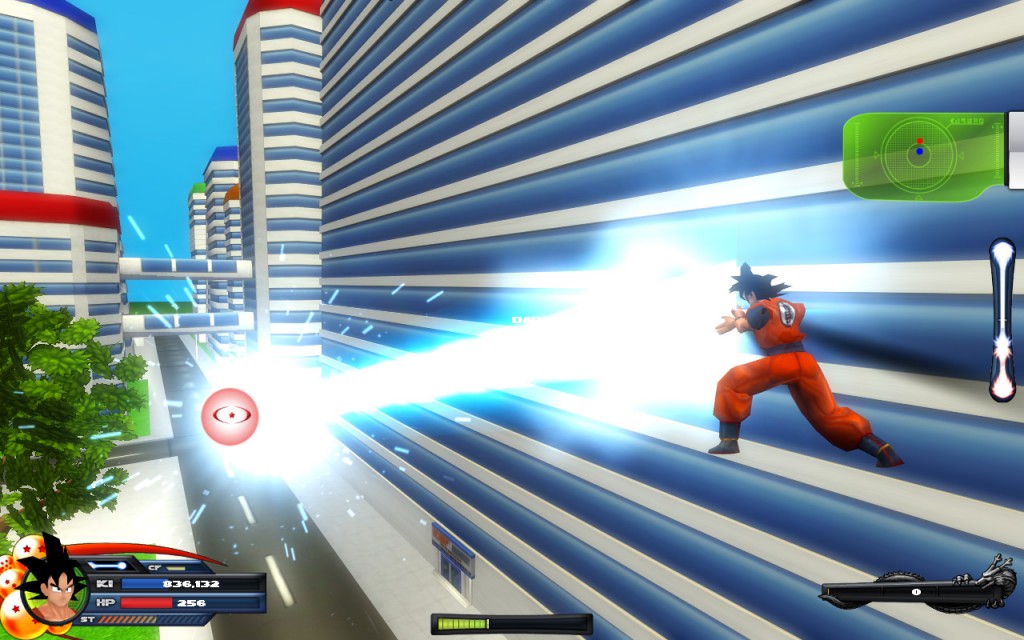Open the attack selector in the bottom-right corner
Image resolution: width=1024 pixels, height=640 pixels.
tap(916, 591)
